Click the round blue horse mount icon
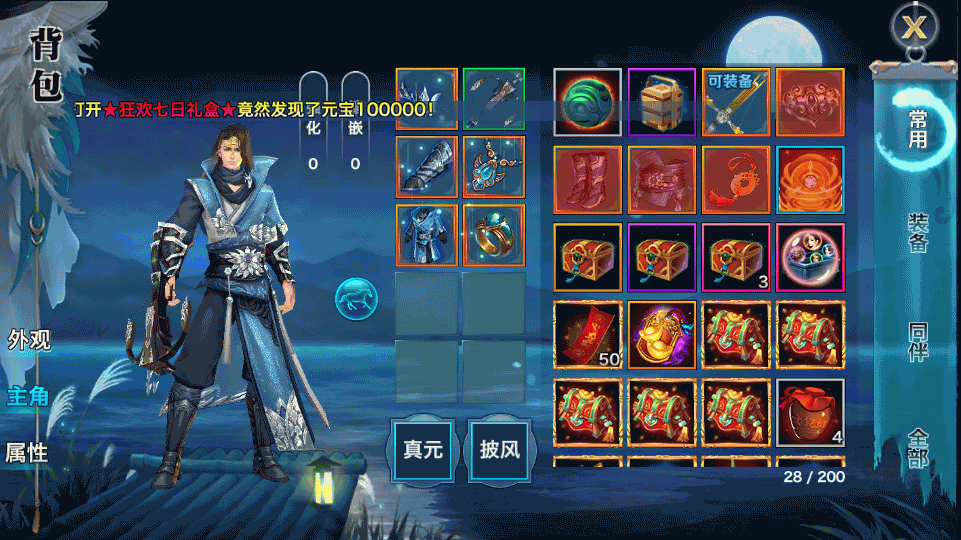The height and width of the screenshot is (540, 961). 355,299
